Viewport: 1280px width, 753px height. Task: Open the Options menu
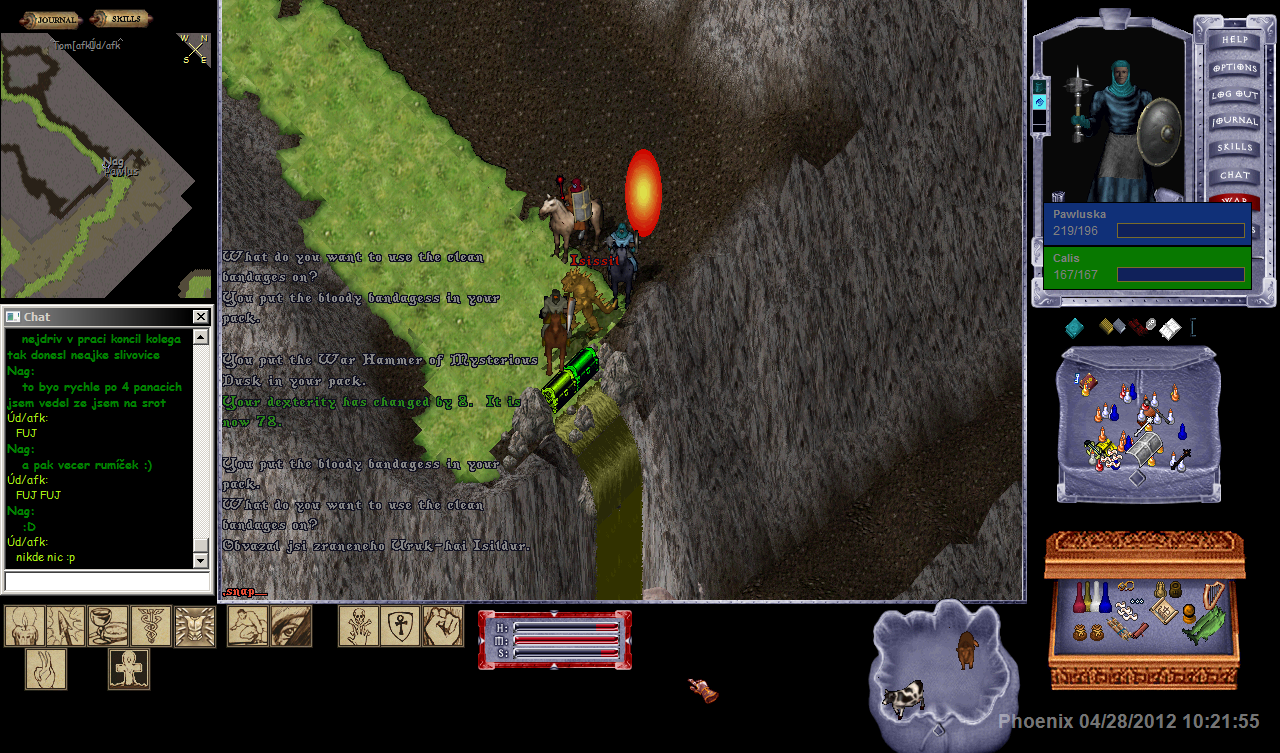click(1234, 68)
